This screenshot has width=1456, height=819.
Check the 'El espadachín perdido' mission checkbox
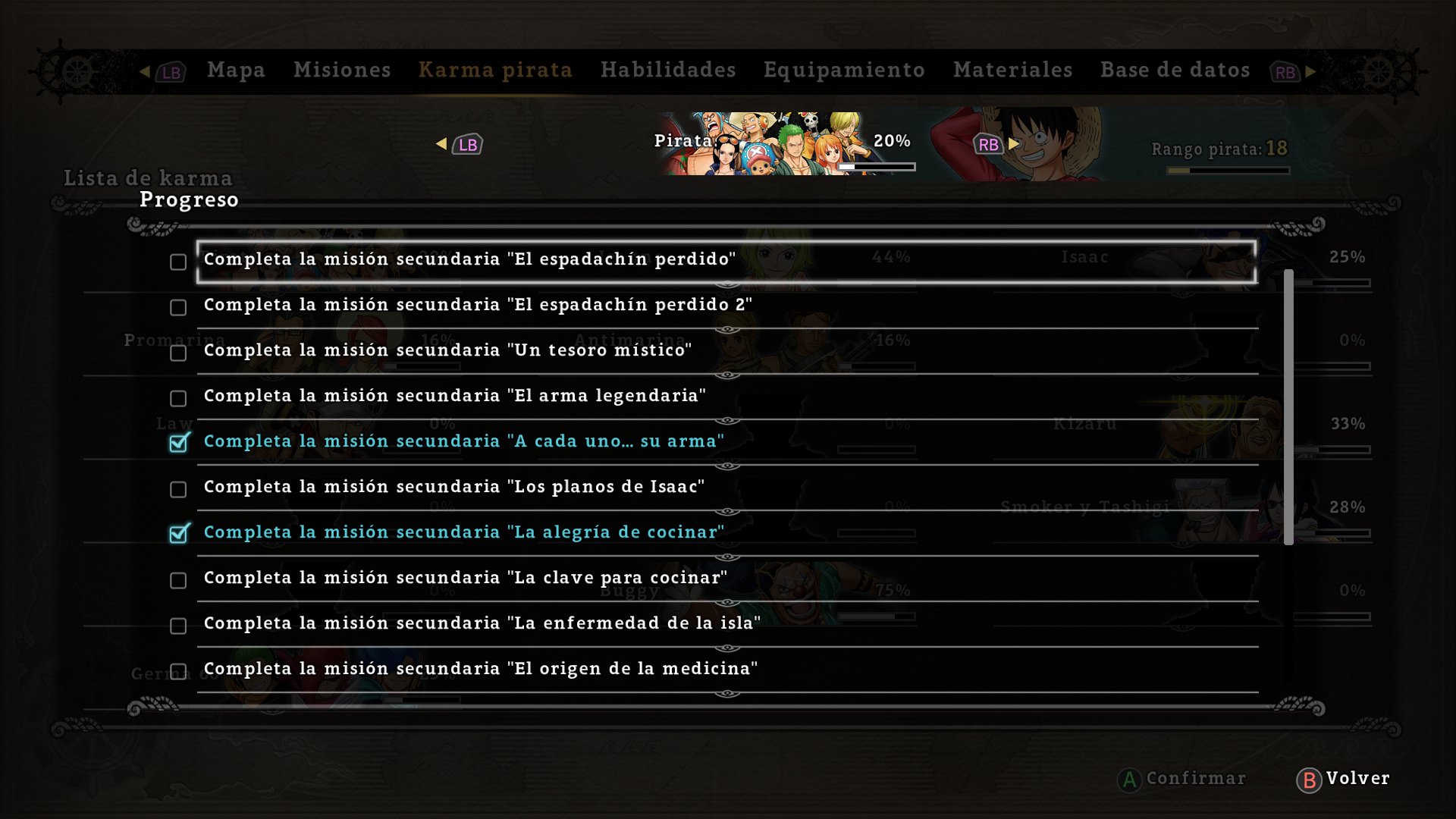(178, 262)
